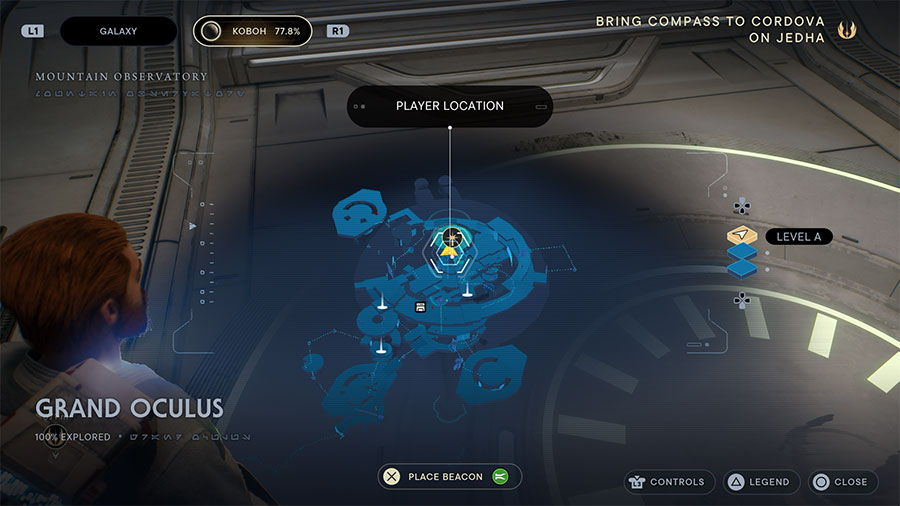Open the Controls help
Viewport: 900px width, 506px height.
coord(669,482)
